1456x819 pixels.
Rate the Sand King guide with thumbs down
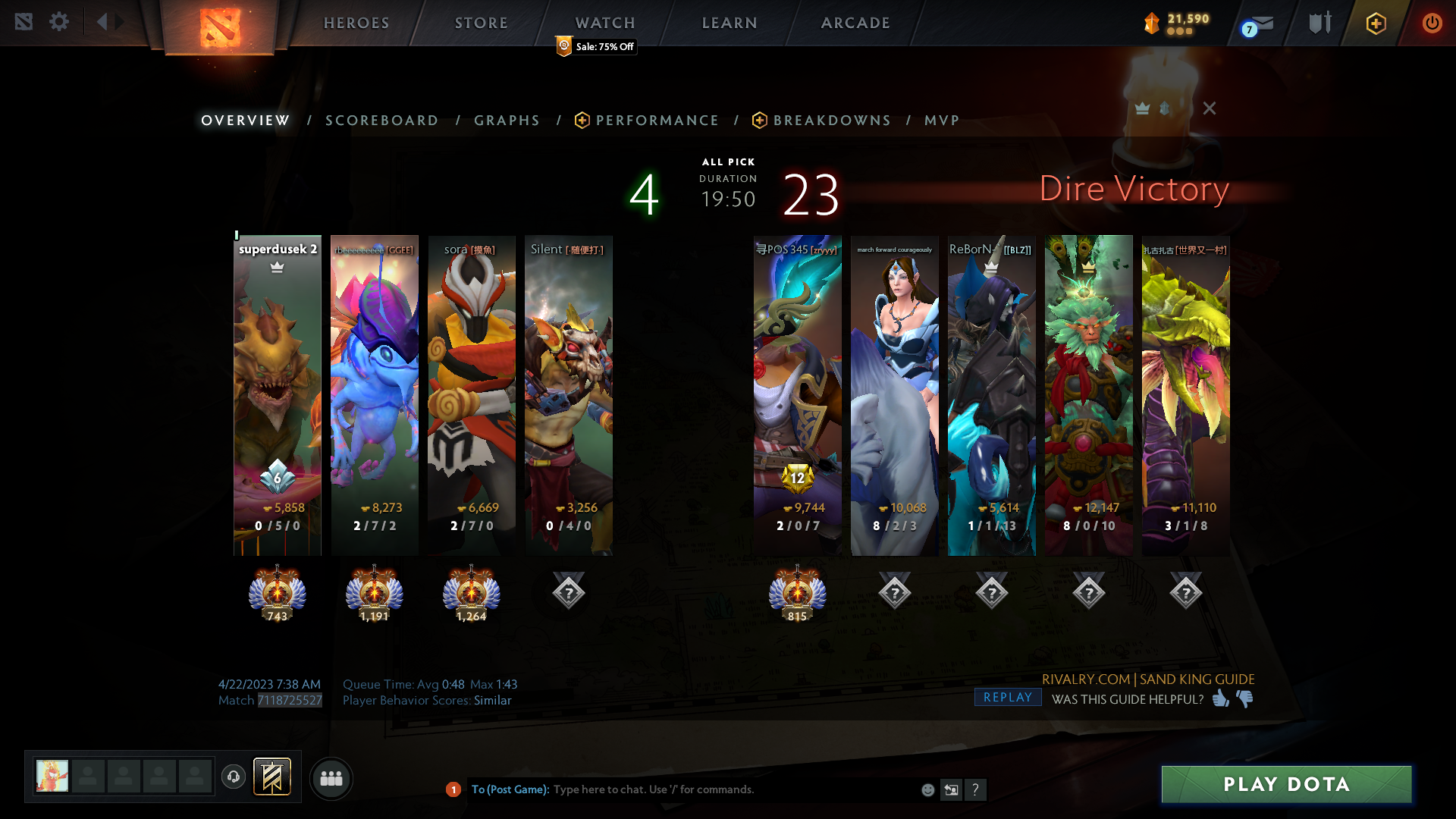[1246, 700]
